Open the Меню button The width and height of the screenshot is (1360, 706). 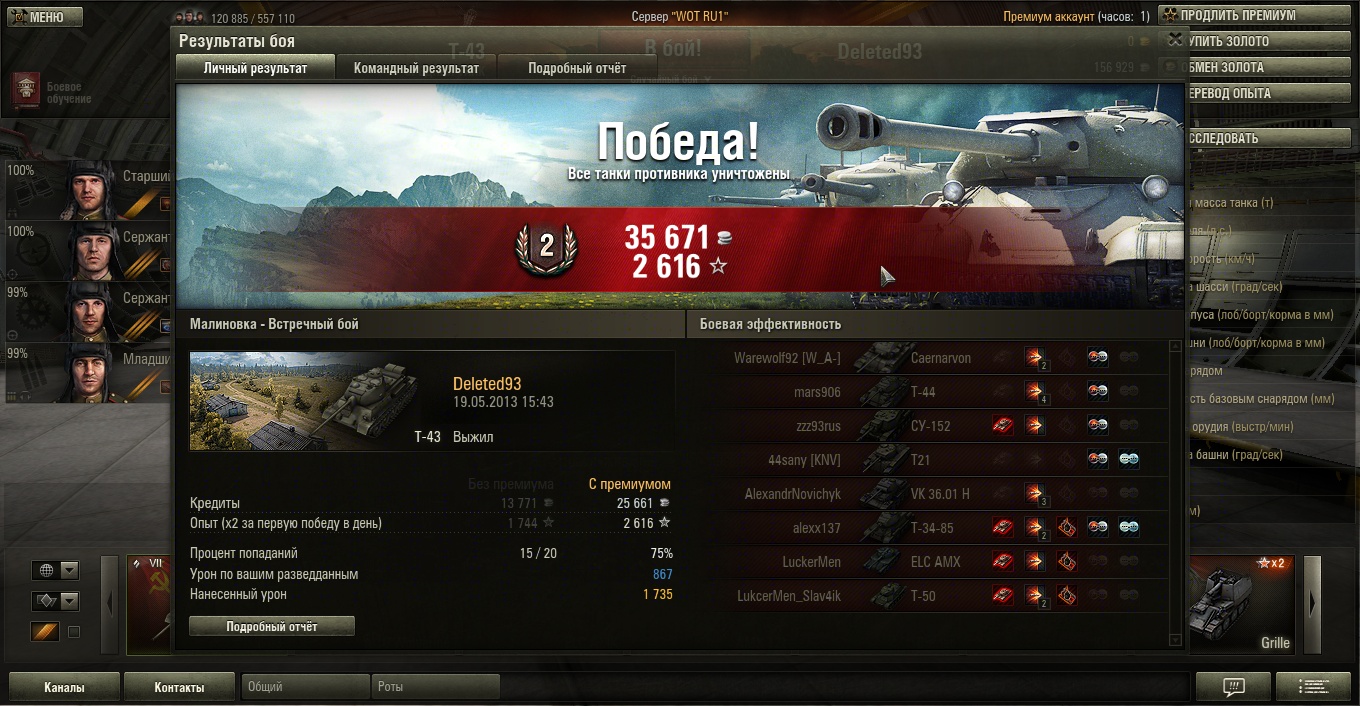click(45, 17)
